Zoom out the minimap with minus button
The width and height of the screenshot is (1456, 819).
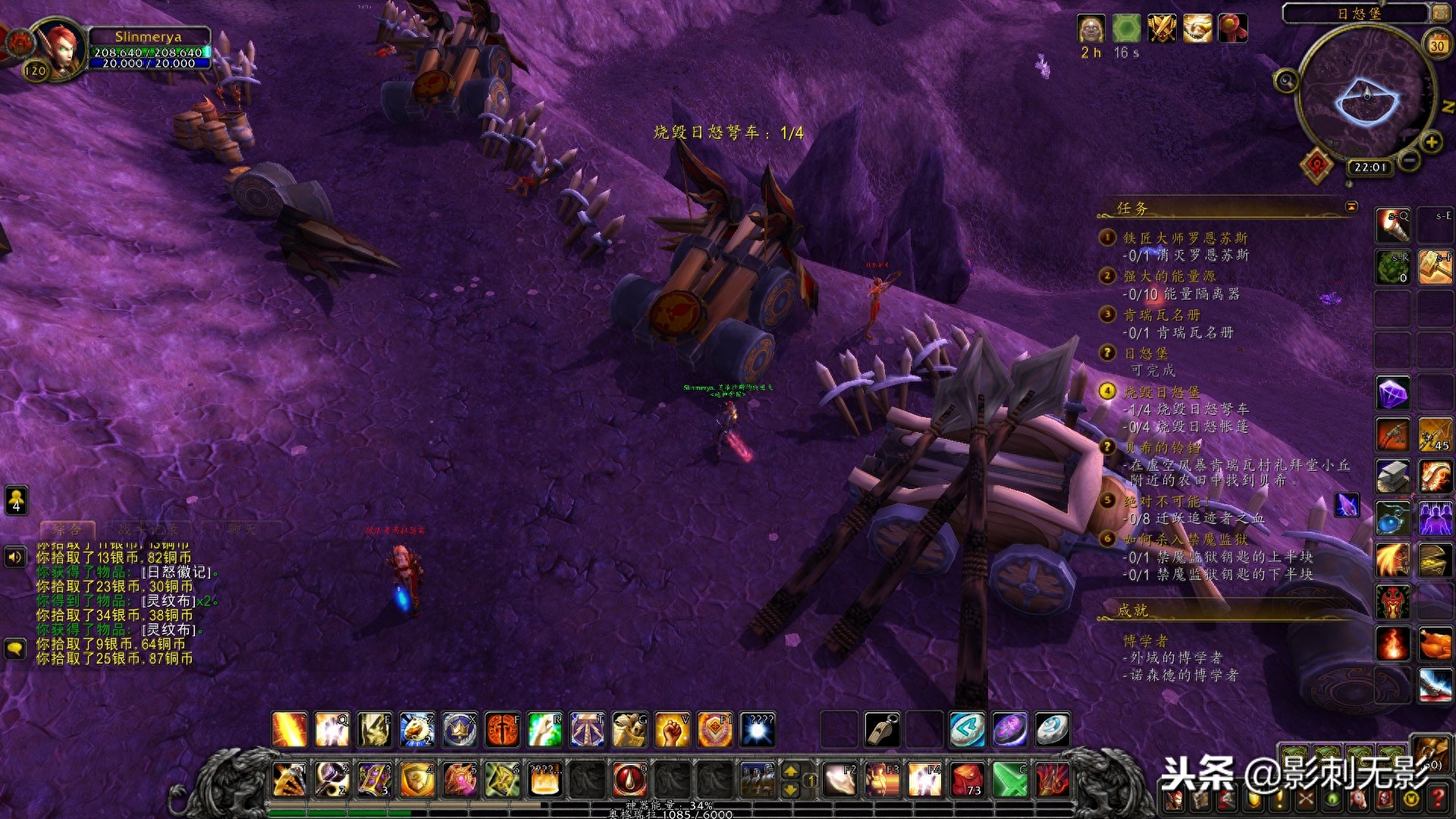pos(1409,160)
